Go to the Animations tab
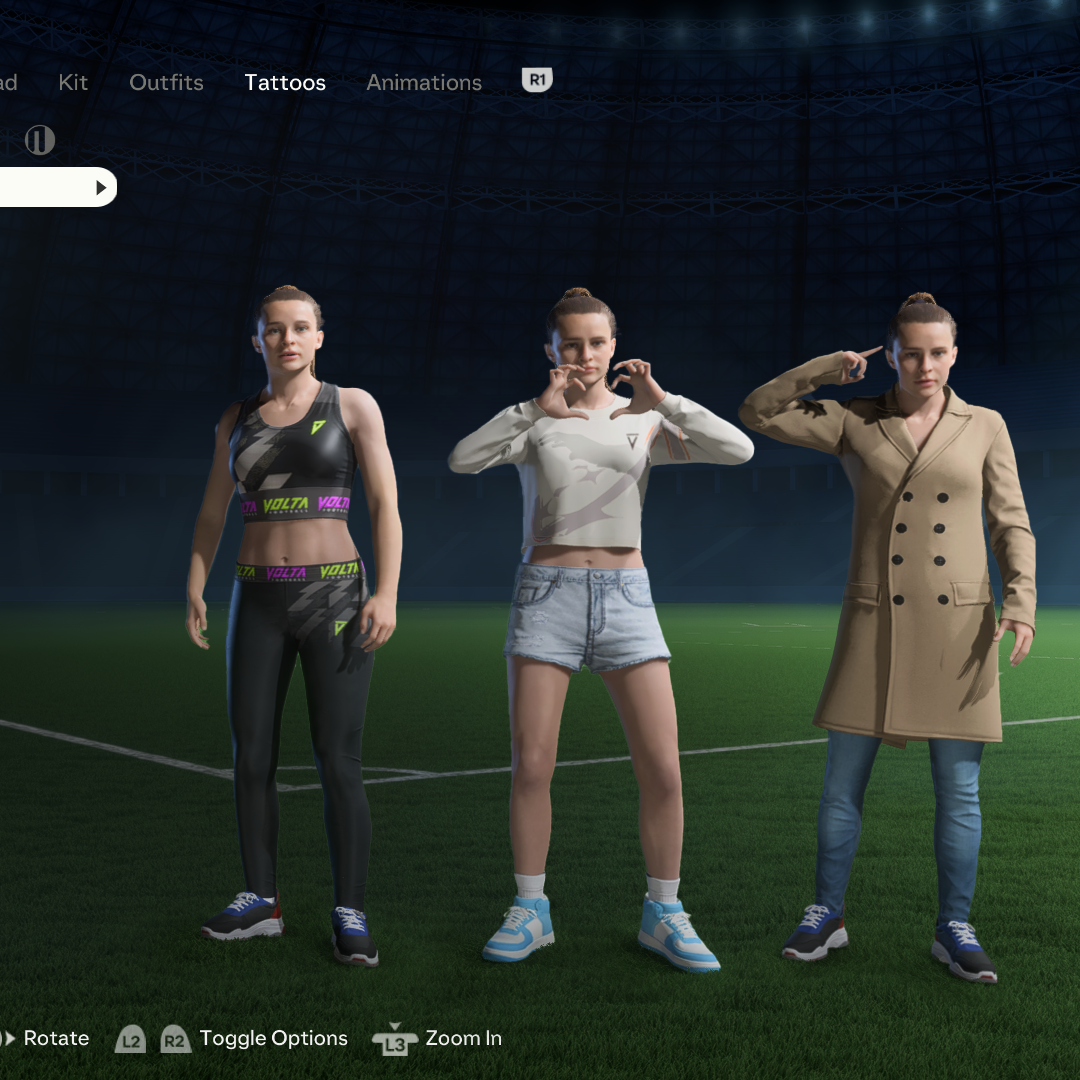This screenshot has height=1080, width=1080. coord(424,83)
